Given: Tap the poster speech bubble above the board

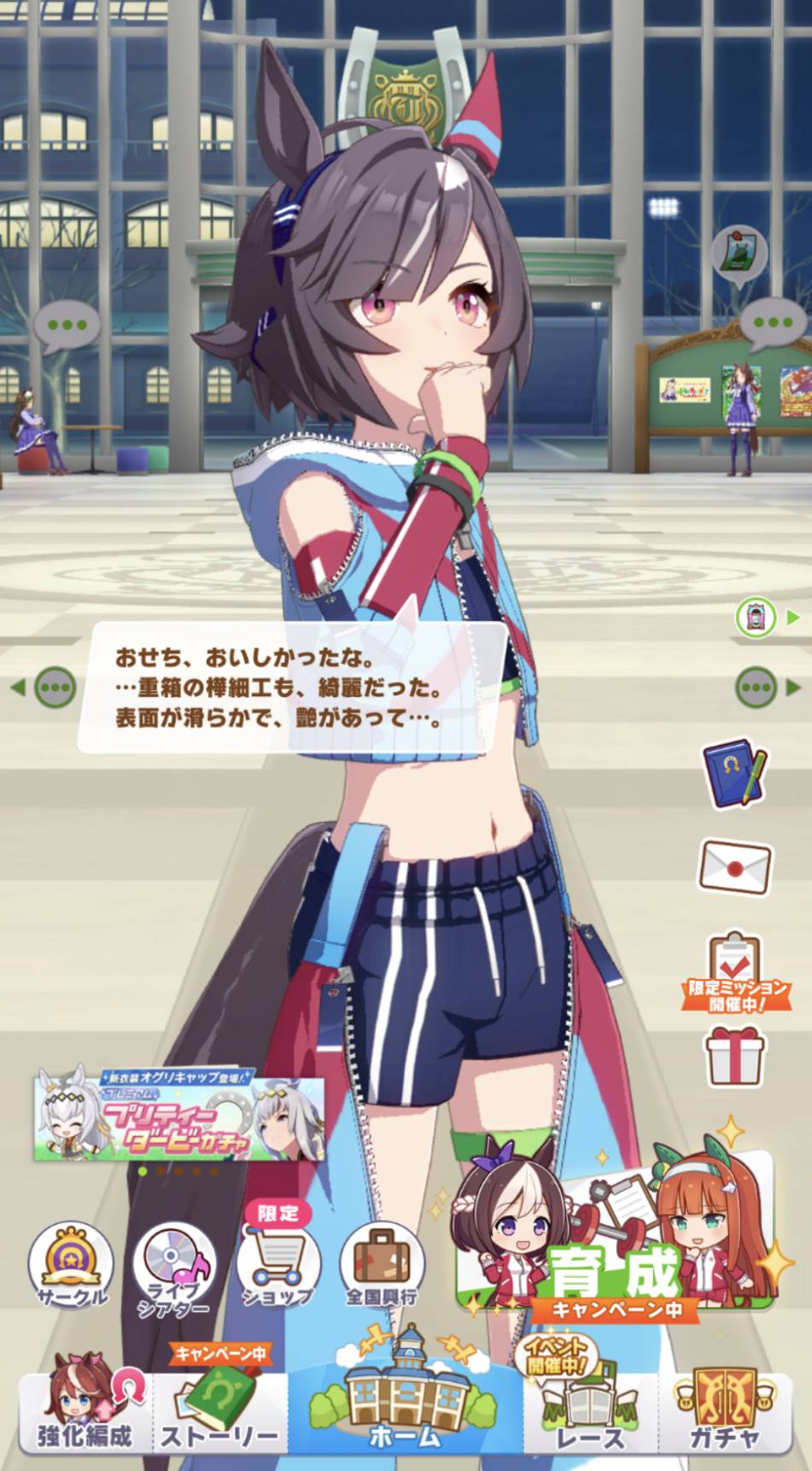Looking at the screenshot, I should pyautogui.click(x=739, y=250).
